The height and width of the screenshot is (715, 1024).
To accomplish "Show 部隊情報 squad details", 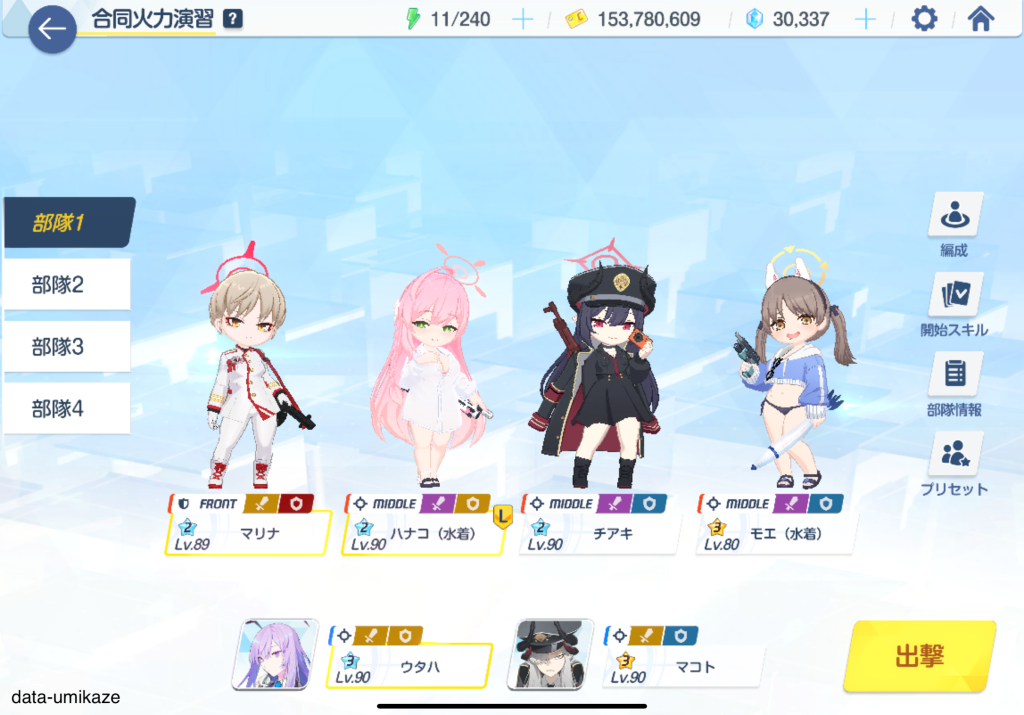I will [x=954, y=384].
